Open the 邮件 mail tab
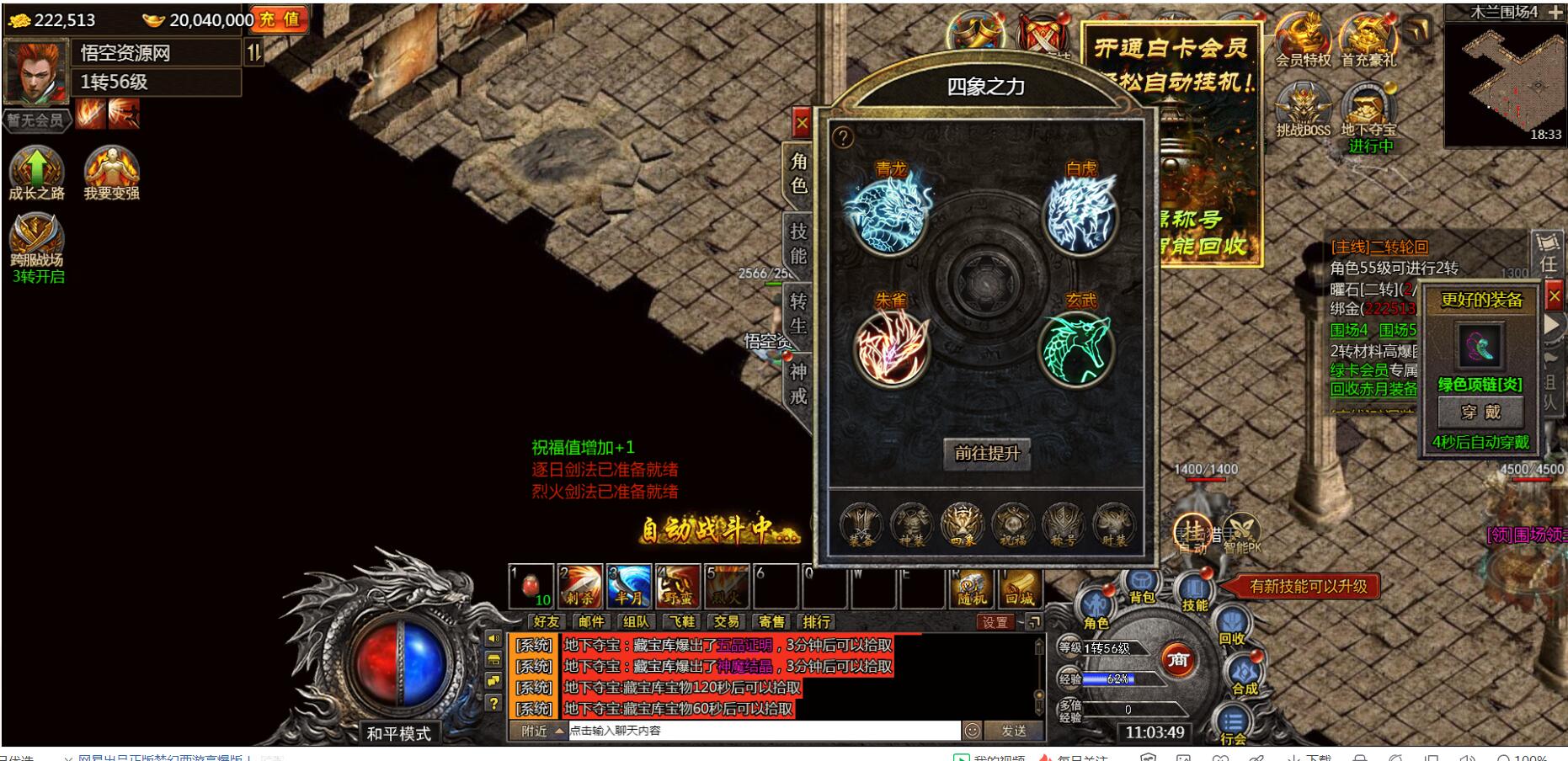Image resolution: width=1568 pixels, height=761 pixels. pyautogui.click(x=591, y=621)
